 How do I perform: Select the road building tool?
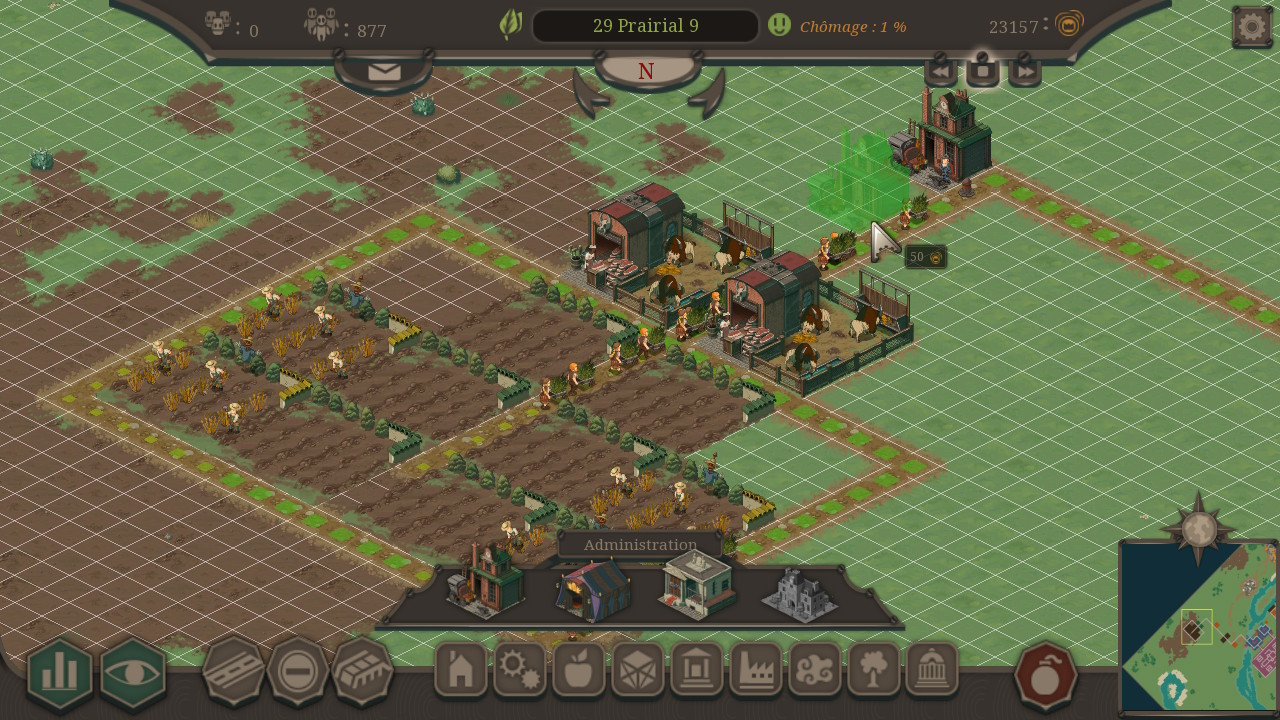point(233,671)
